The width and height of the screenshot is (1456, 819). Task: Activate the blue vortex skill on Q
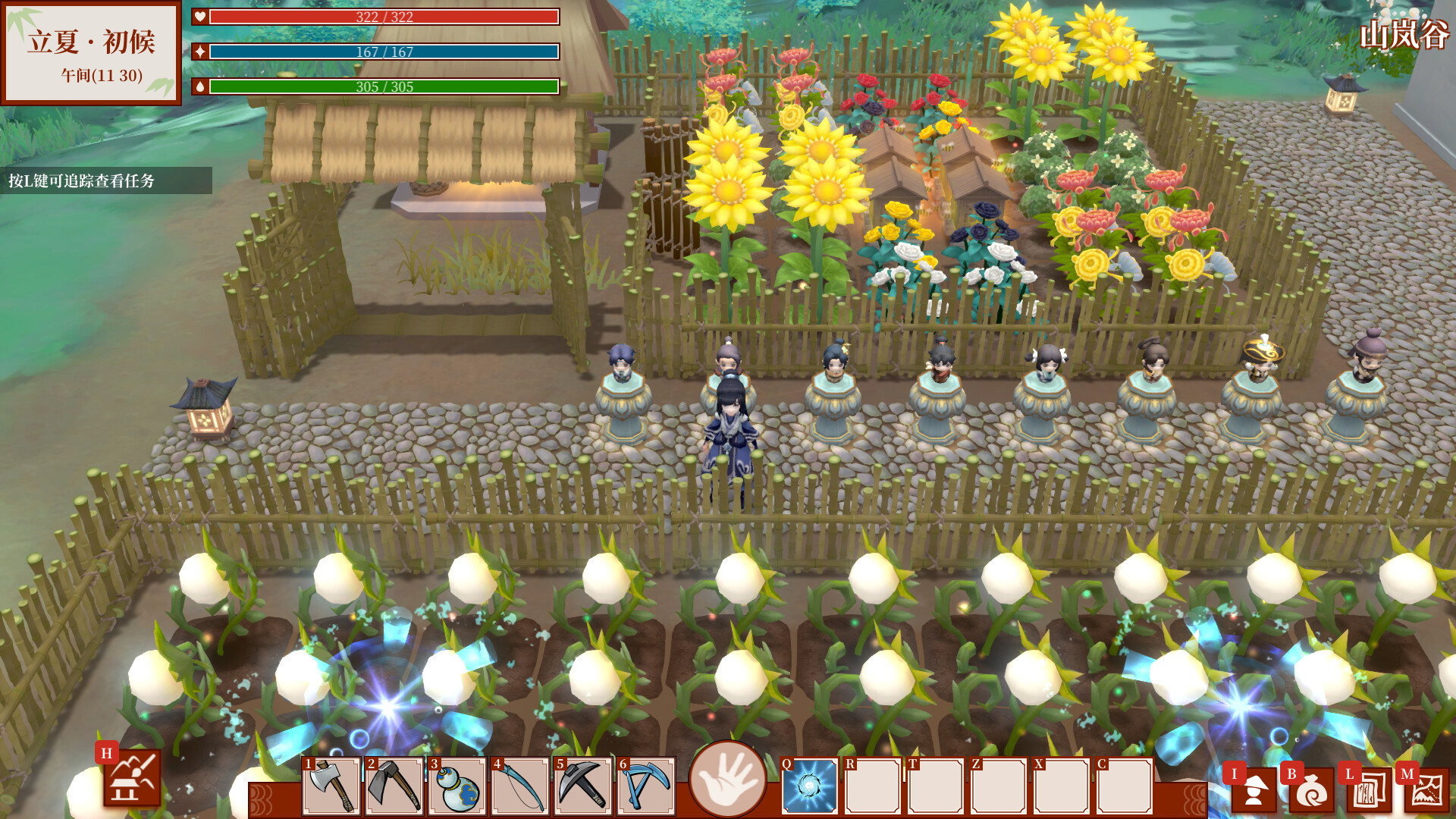(810, 786)
